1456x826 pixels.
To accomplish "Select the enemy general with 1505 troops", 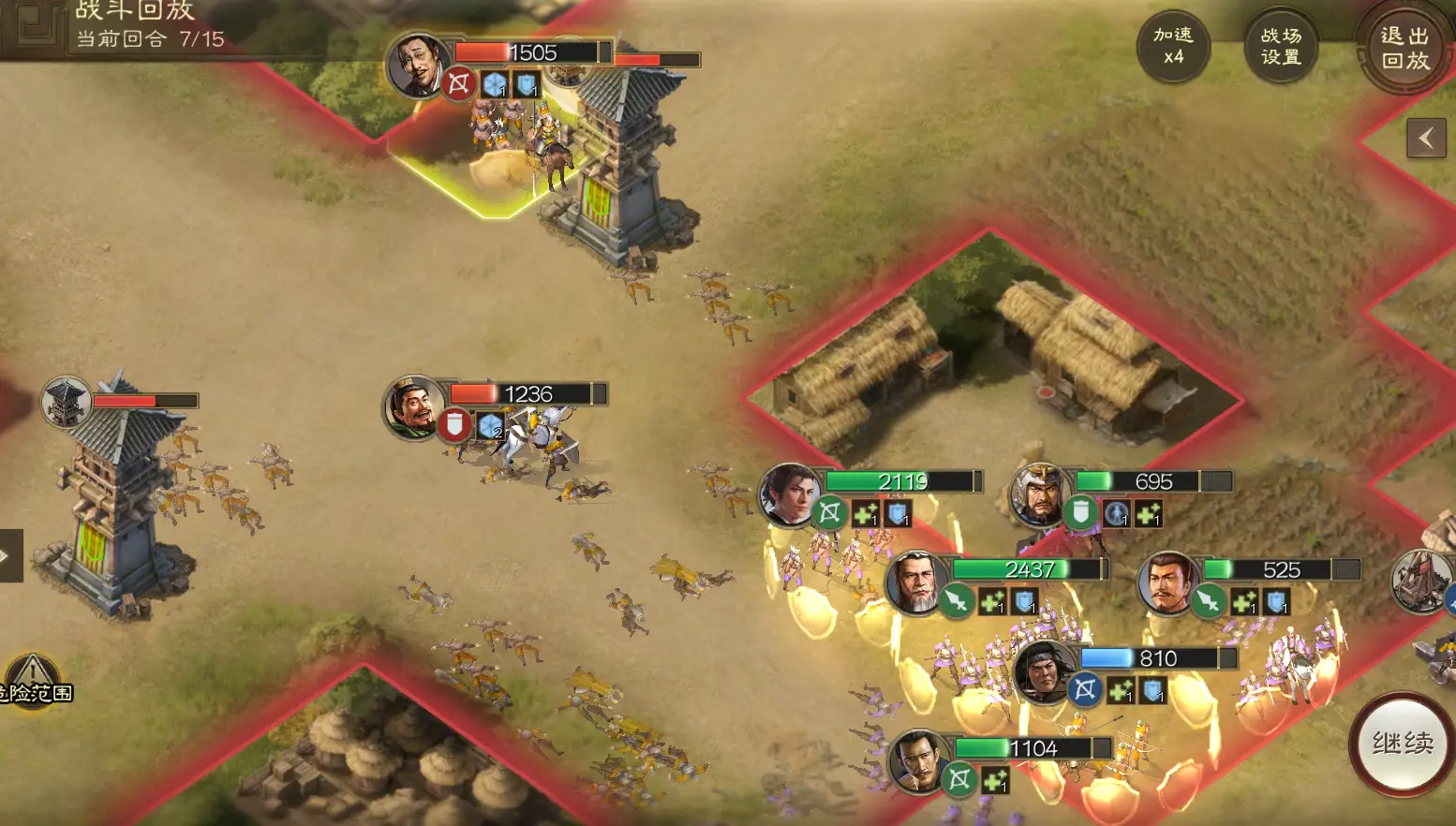I will click(417, 64).
